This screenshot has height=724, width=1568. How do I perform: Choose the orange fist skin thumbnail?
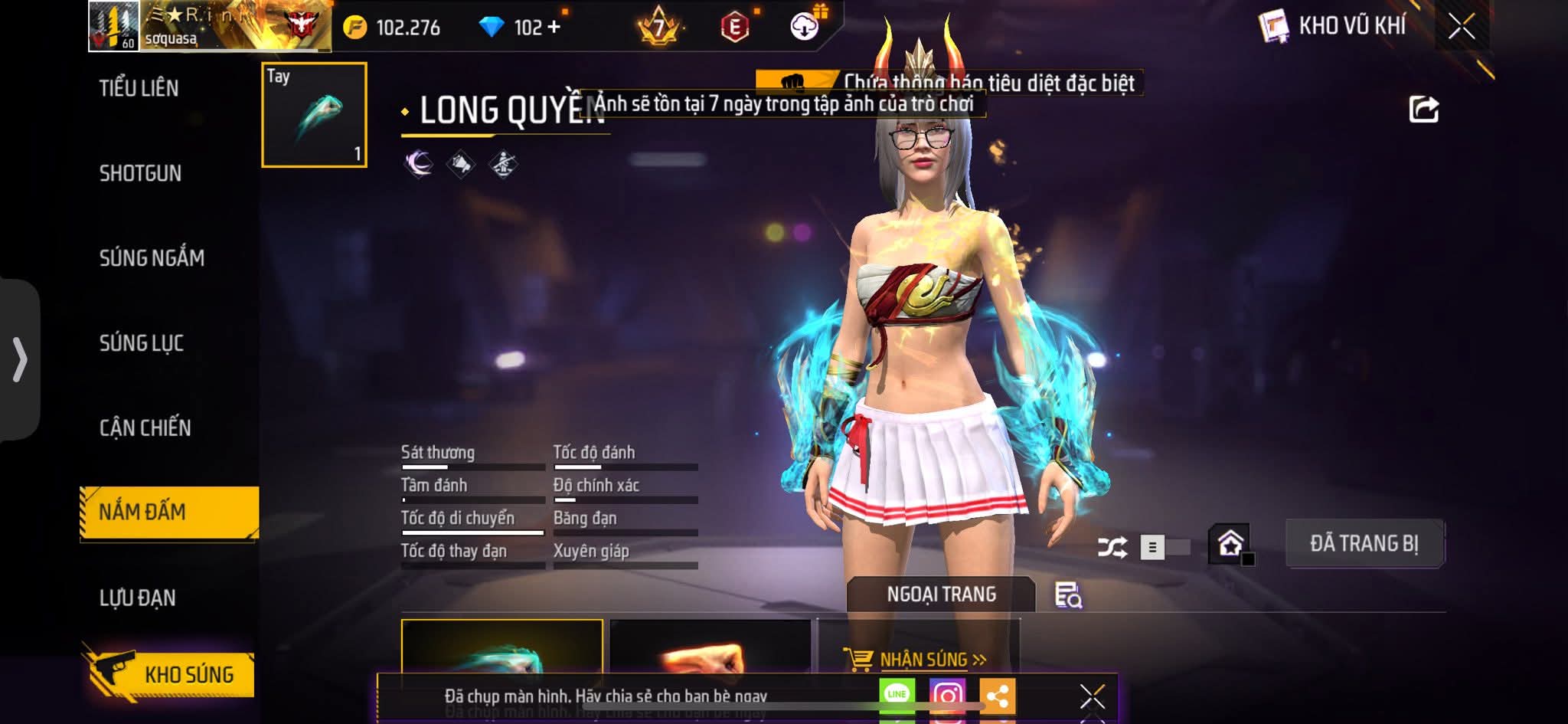point(709,651)
